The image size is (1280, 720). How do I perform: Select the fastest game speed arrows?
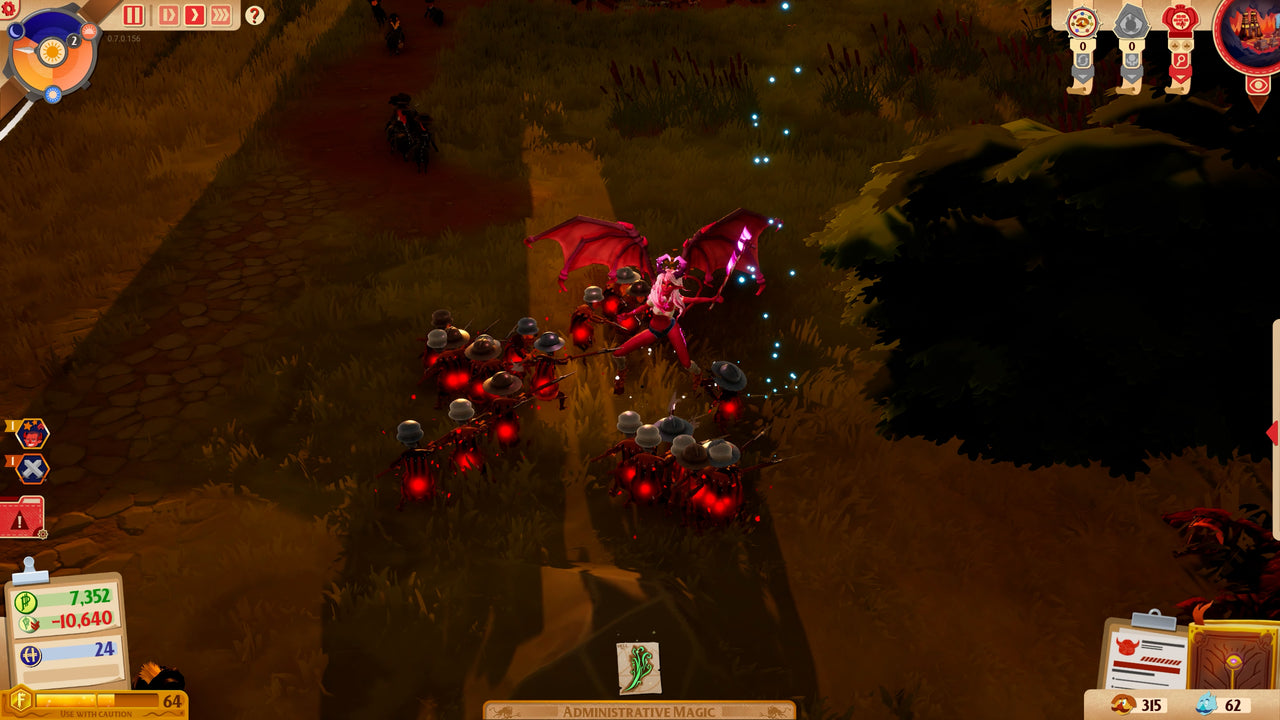pos(222,14)
